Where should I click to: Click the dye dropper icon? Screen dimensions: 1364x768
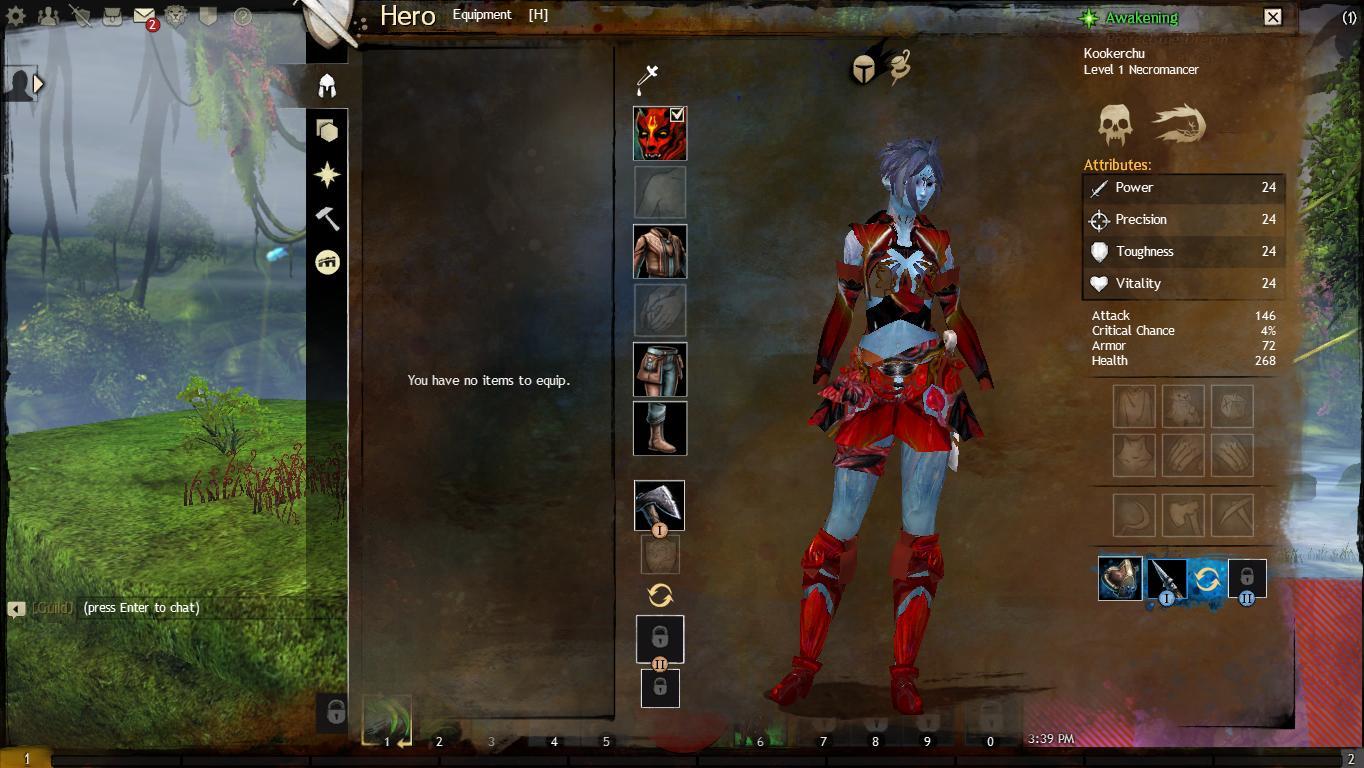click(648, 77)
